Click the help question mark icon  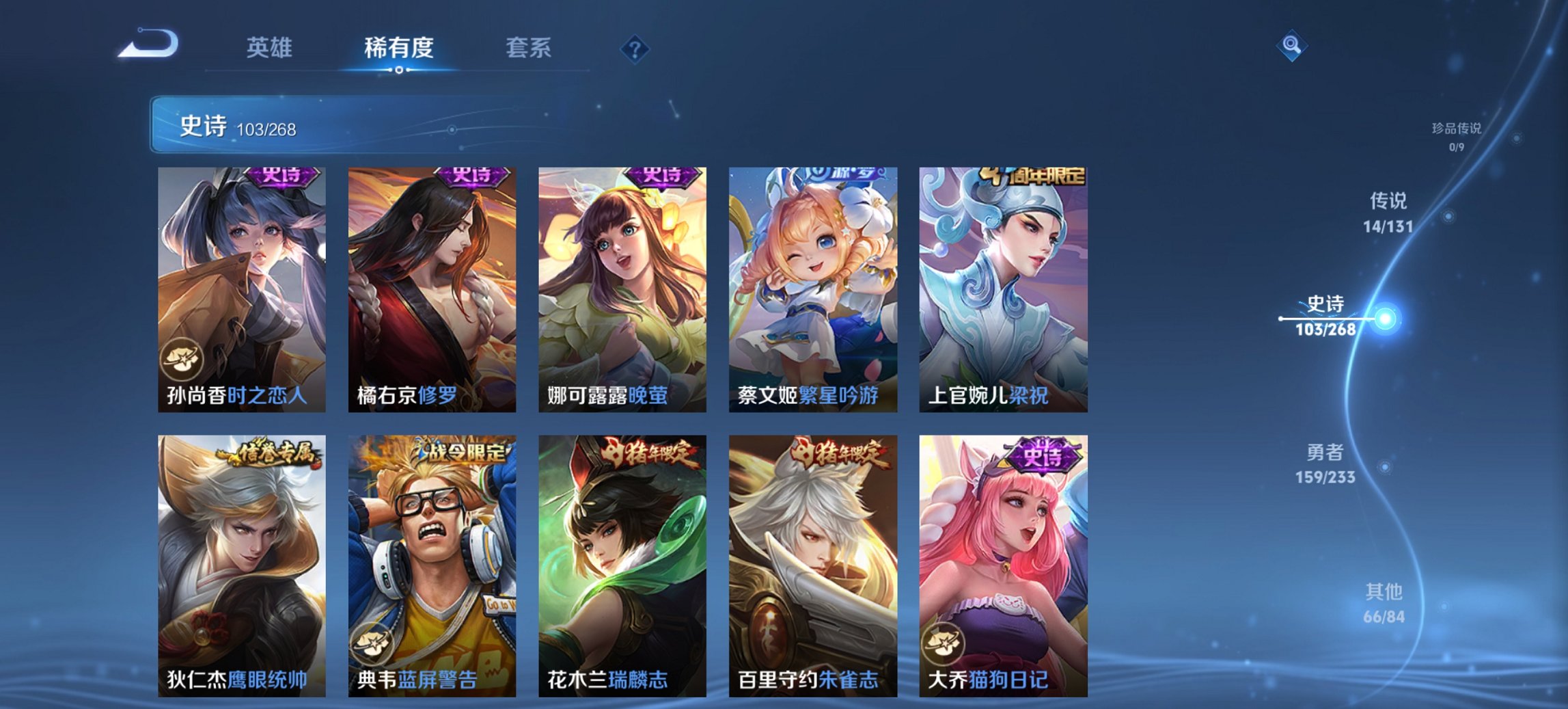[x=635, y=49]
